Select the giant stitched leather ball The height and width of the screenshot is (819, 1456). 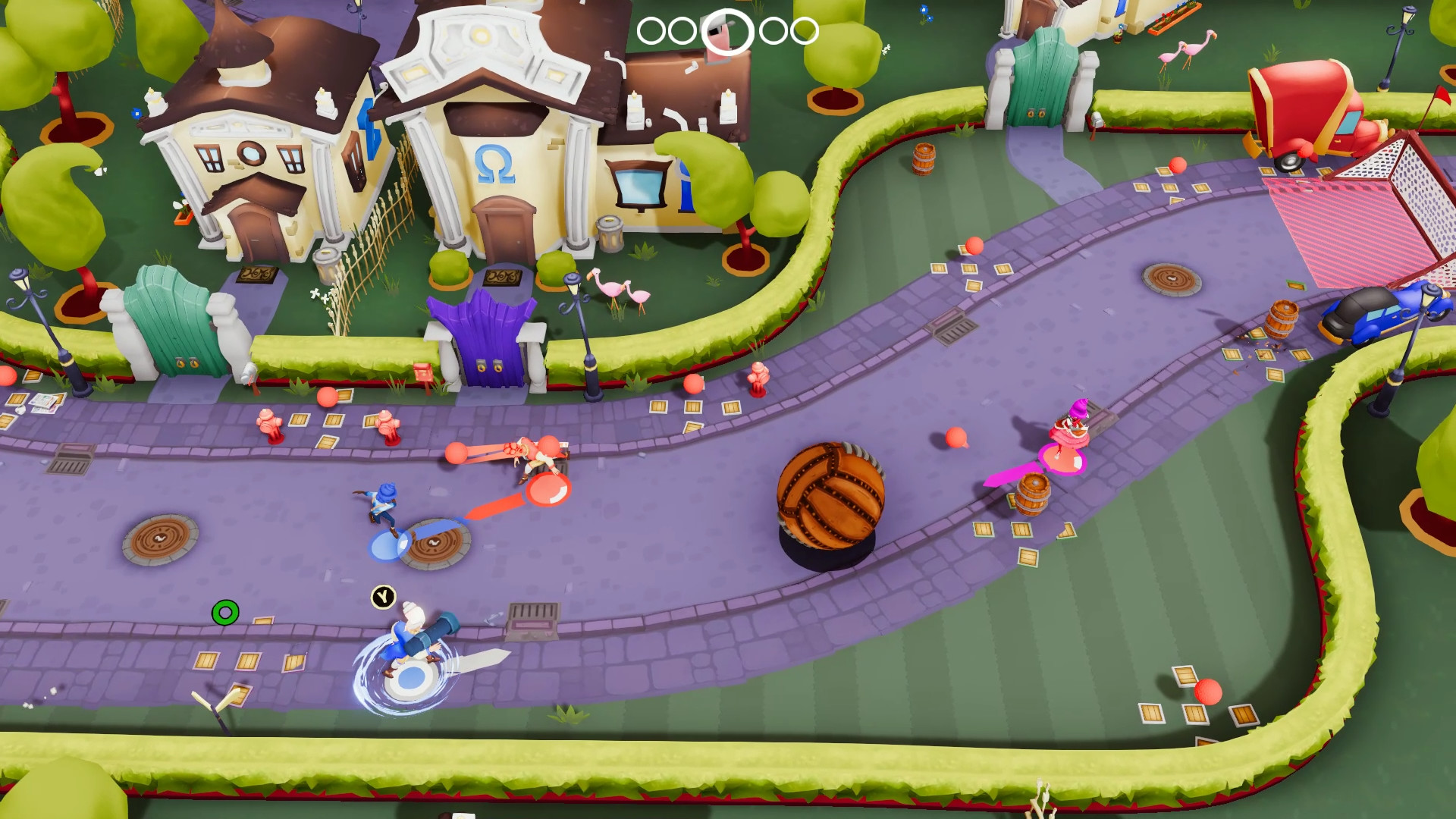coord(830,497)
